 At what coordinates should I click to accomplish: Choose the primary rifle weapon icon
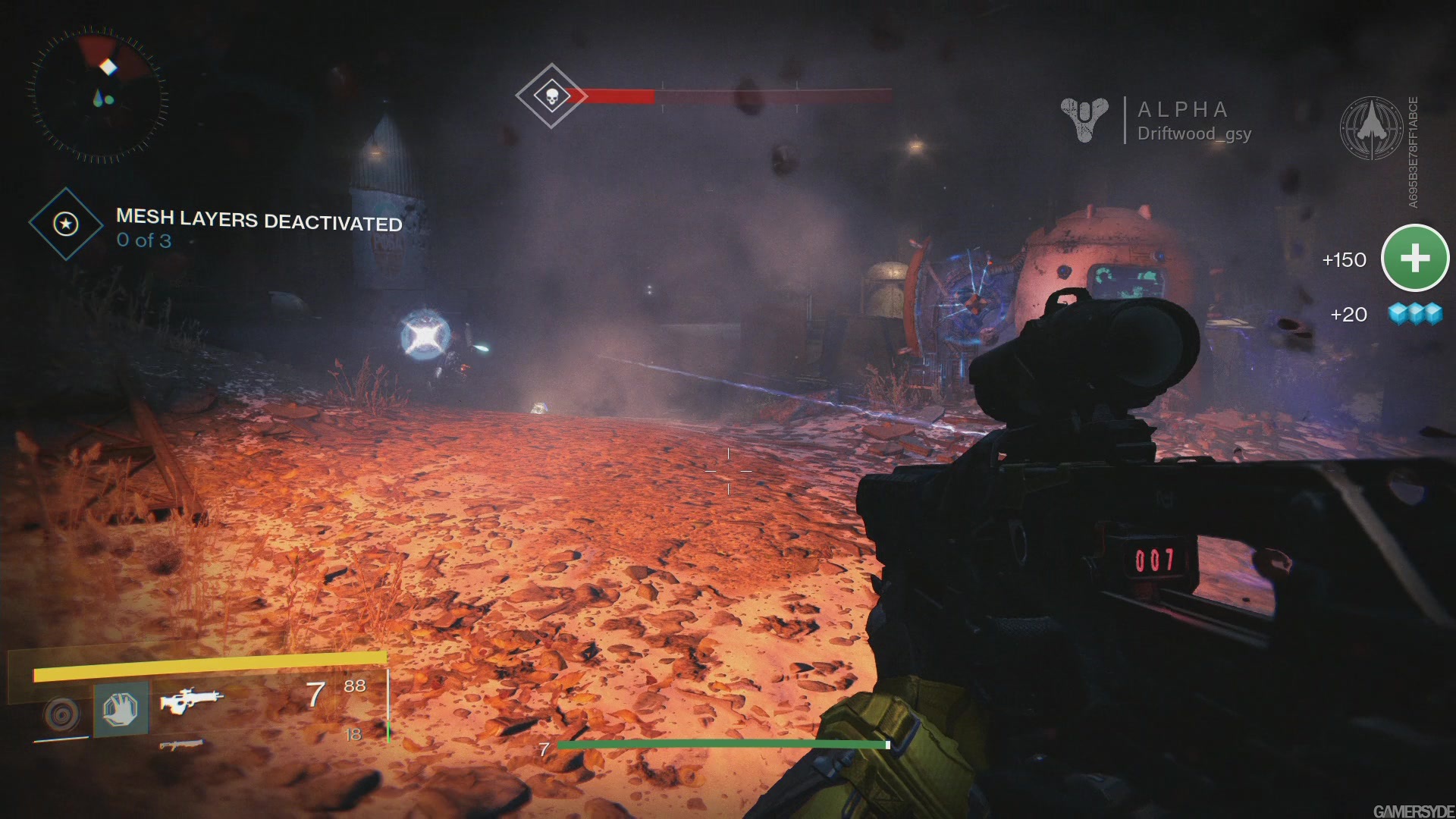click(191, 699)
